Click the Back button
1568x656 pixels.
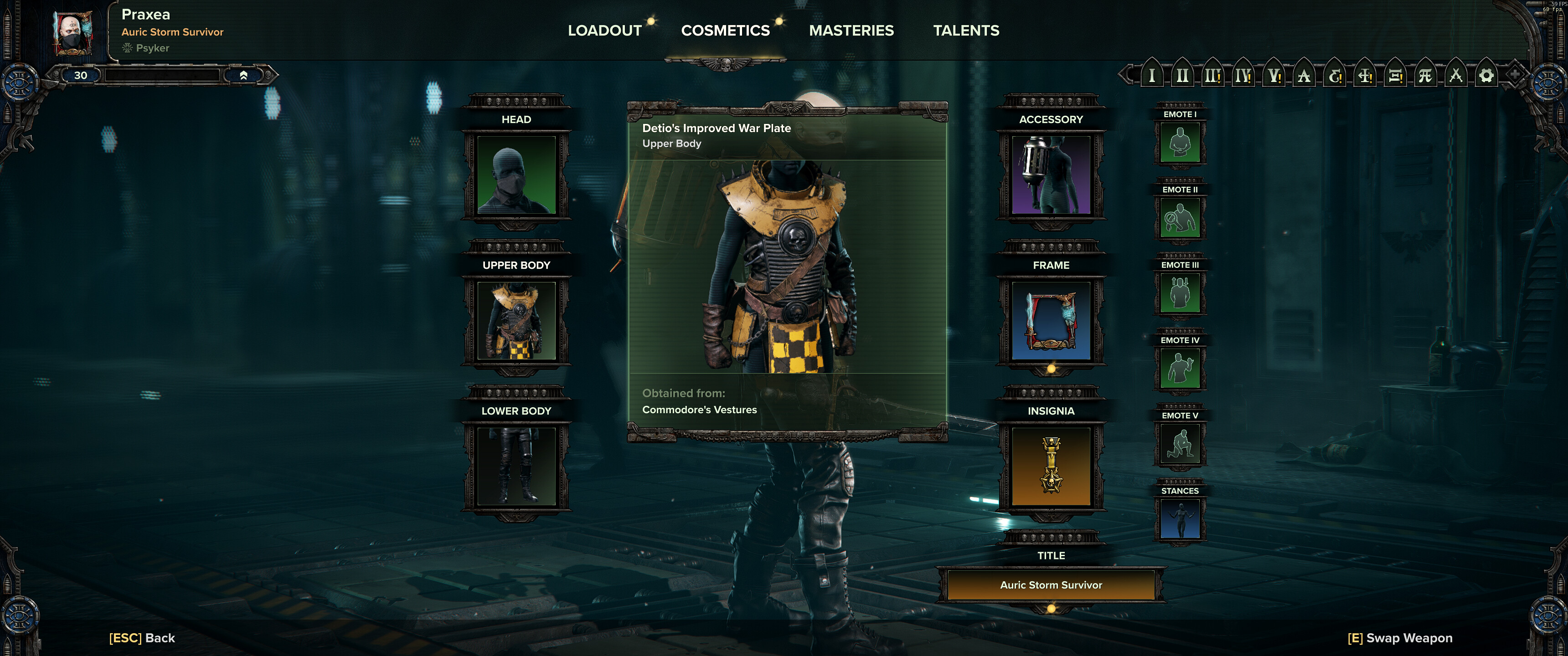[x=142, y=638]
